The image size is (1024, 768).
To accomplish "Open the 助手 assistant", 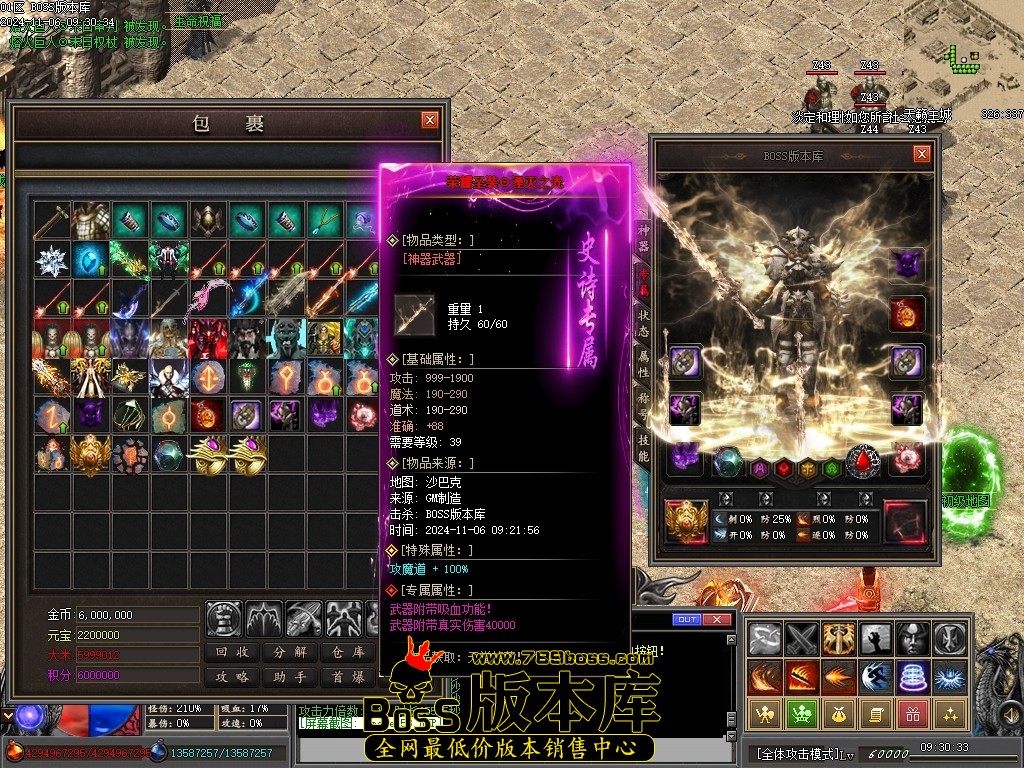I will coord(290,677).
